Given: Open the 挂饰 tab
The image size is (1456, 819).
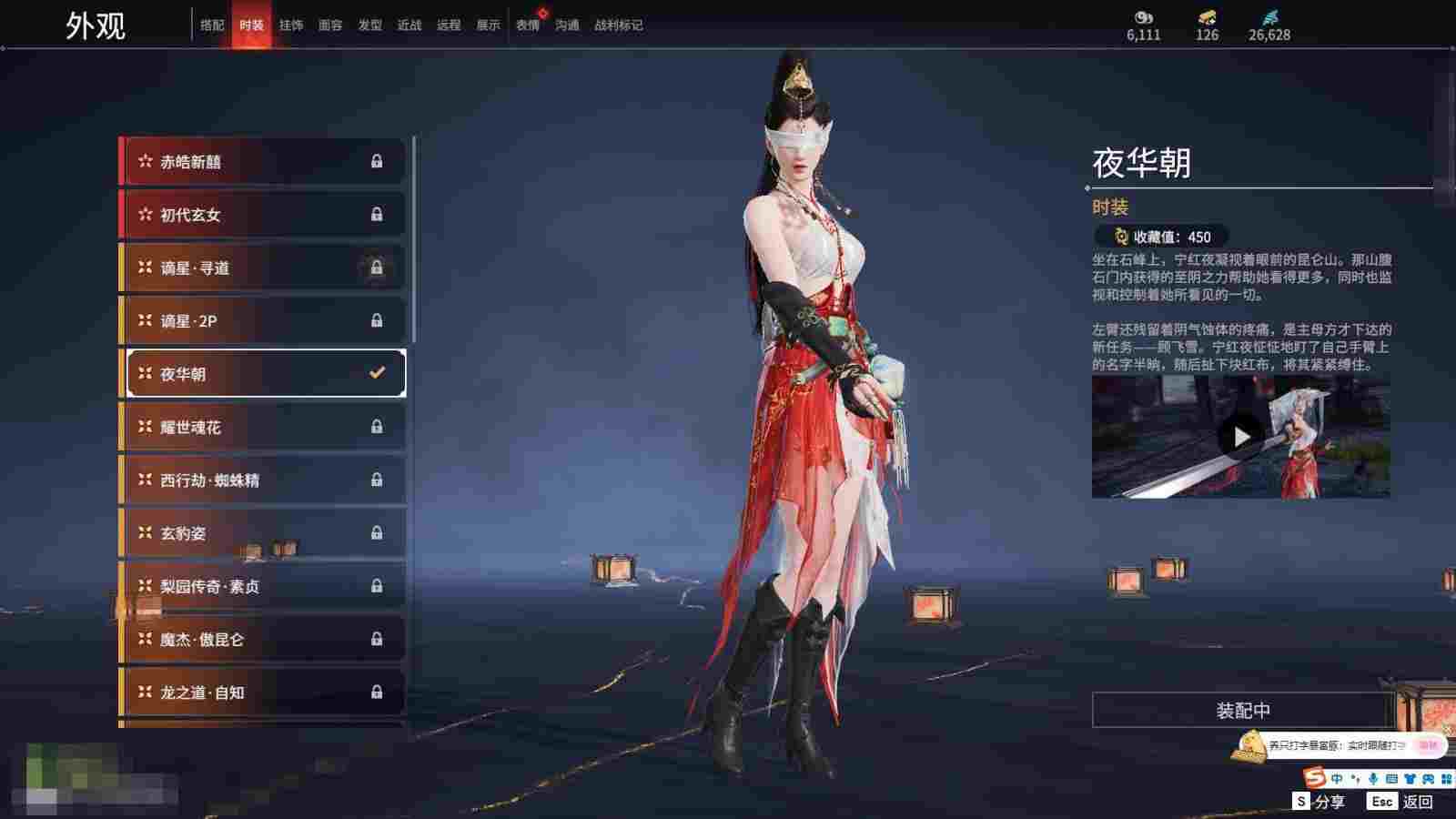Looking at the screenshot, I should [291, 25].
